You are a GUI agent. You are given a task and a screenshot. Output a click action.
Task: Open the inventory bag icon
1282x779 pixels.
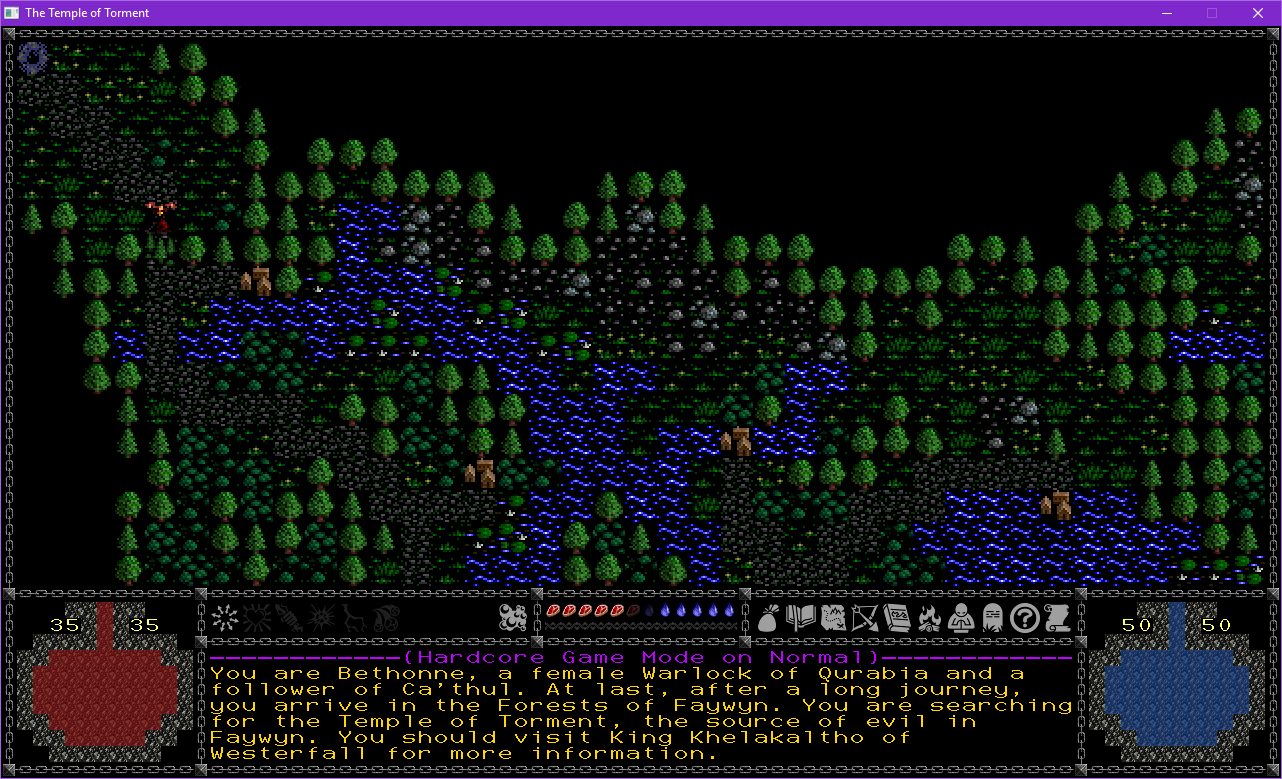[768, 621]
